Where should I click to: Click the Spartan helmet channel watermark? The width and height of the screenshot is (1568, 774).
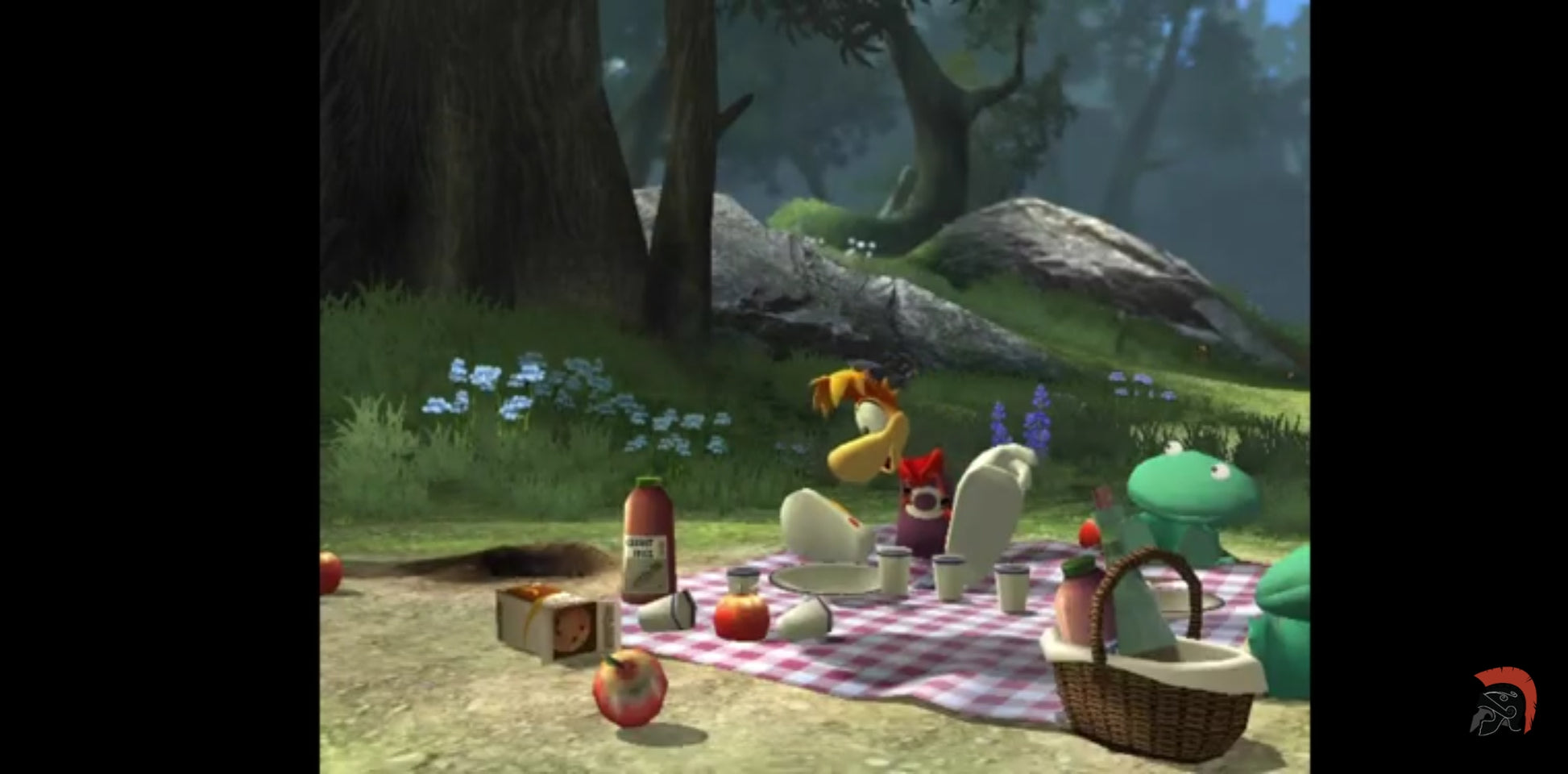[x=1504, y=701]
